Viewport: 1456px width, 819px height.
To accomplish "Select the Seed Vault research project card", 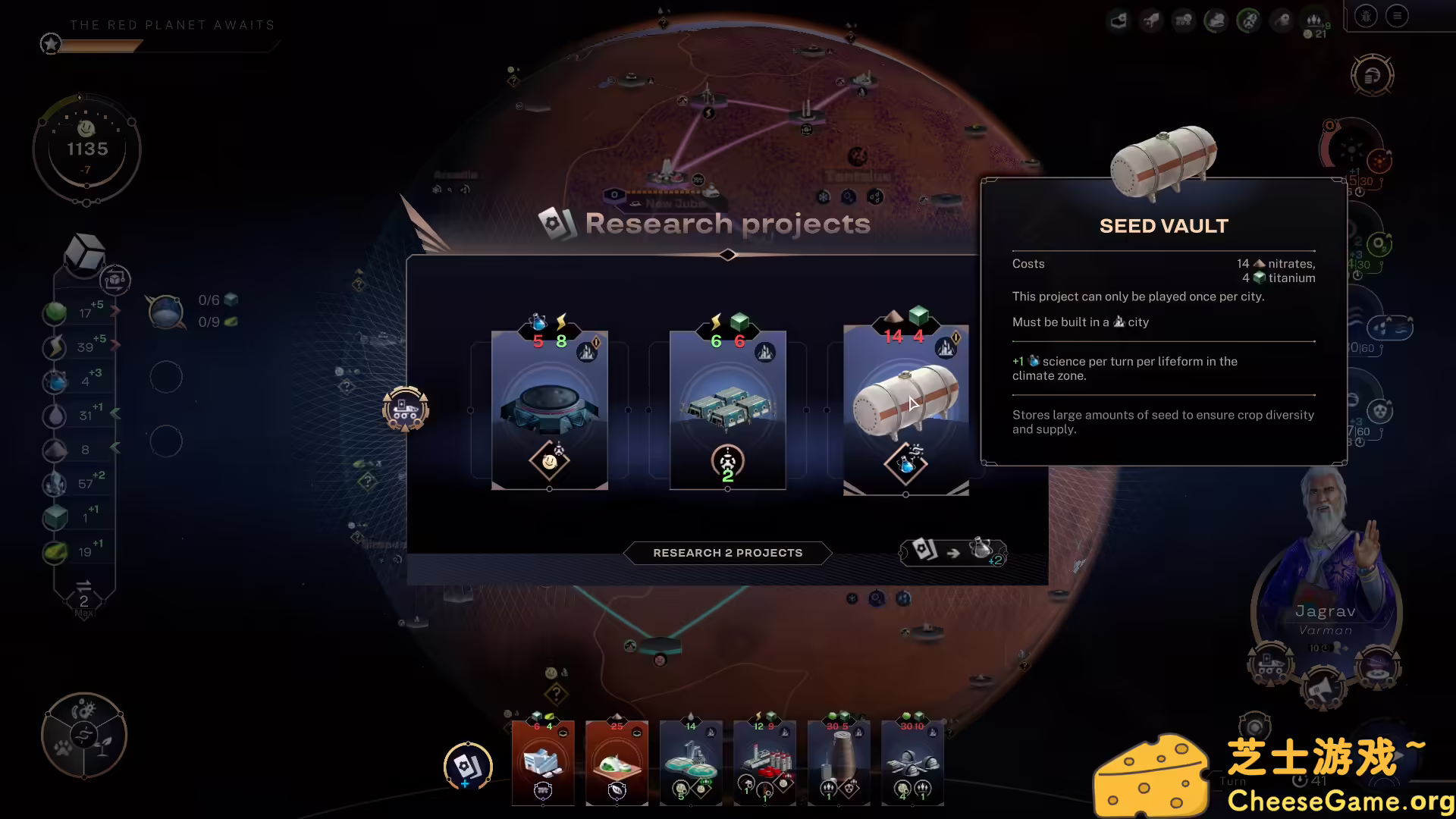I will point(906,409).
